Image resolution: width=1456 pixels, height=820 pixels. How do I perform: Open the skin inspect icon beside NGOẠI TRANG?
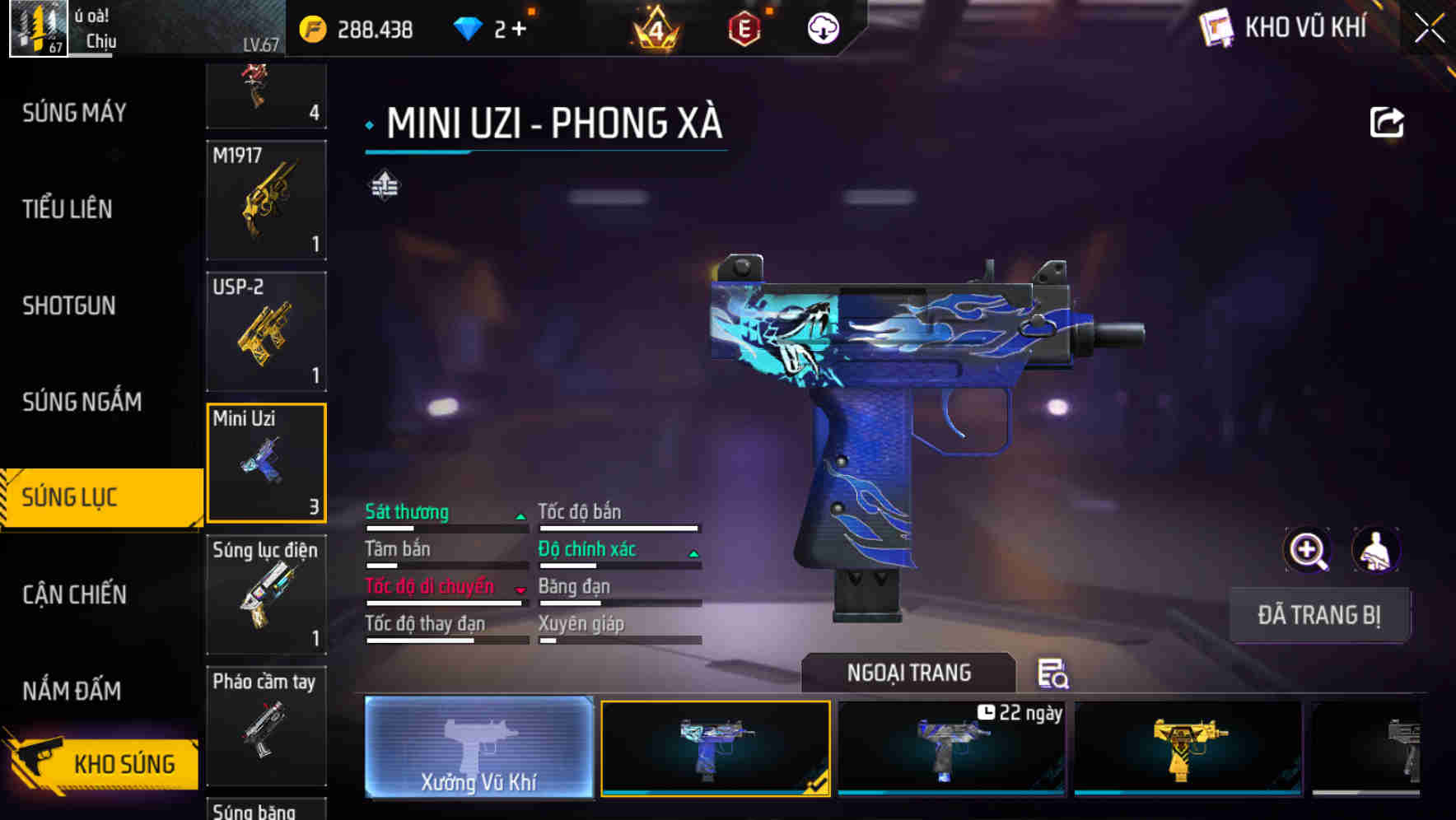coord(1055,673)
